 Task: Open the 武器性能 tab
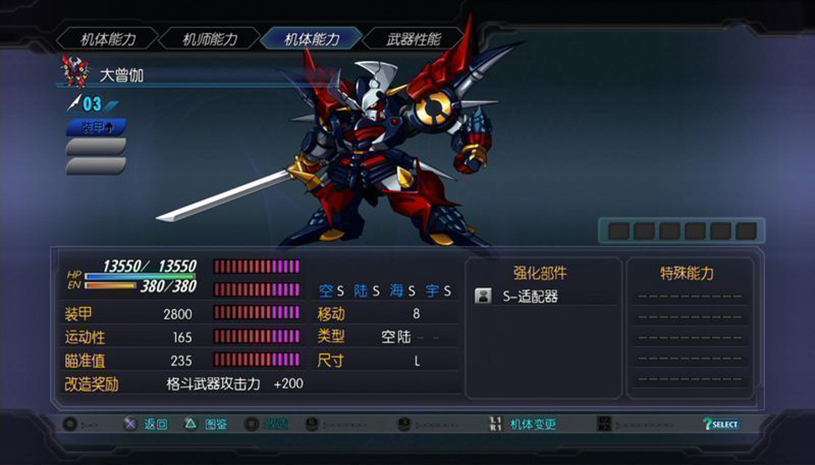414,39
